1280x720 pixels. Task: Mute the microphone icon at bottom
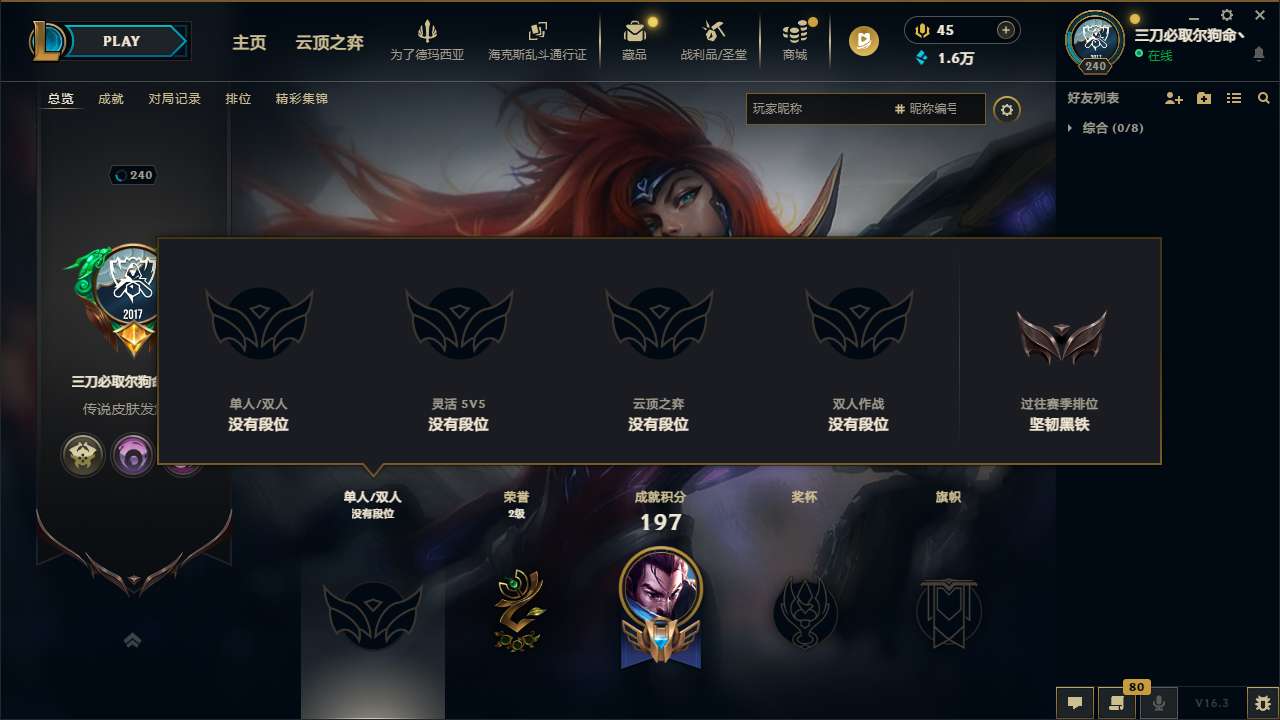1158,703
